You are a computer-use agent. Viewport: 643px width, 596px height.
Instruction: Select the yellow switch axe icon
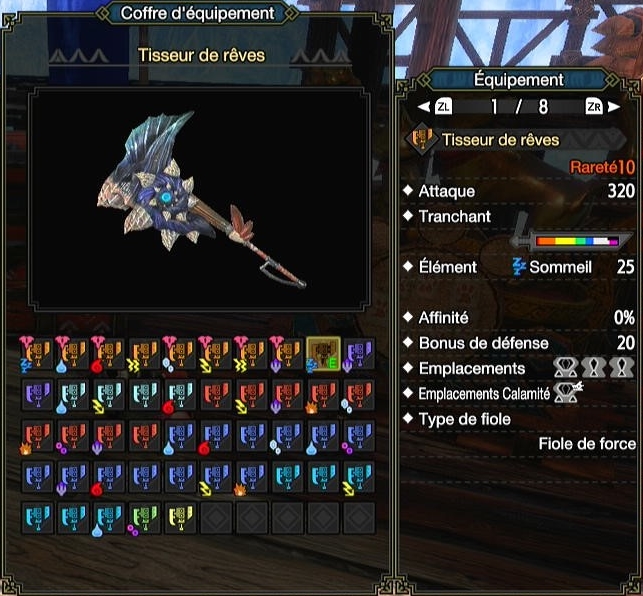179,517
